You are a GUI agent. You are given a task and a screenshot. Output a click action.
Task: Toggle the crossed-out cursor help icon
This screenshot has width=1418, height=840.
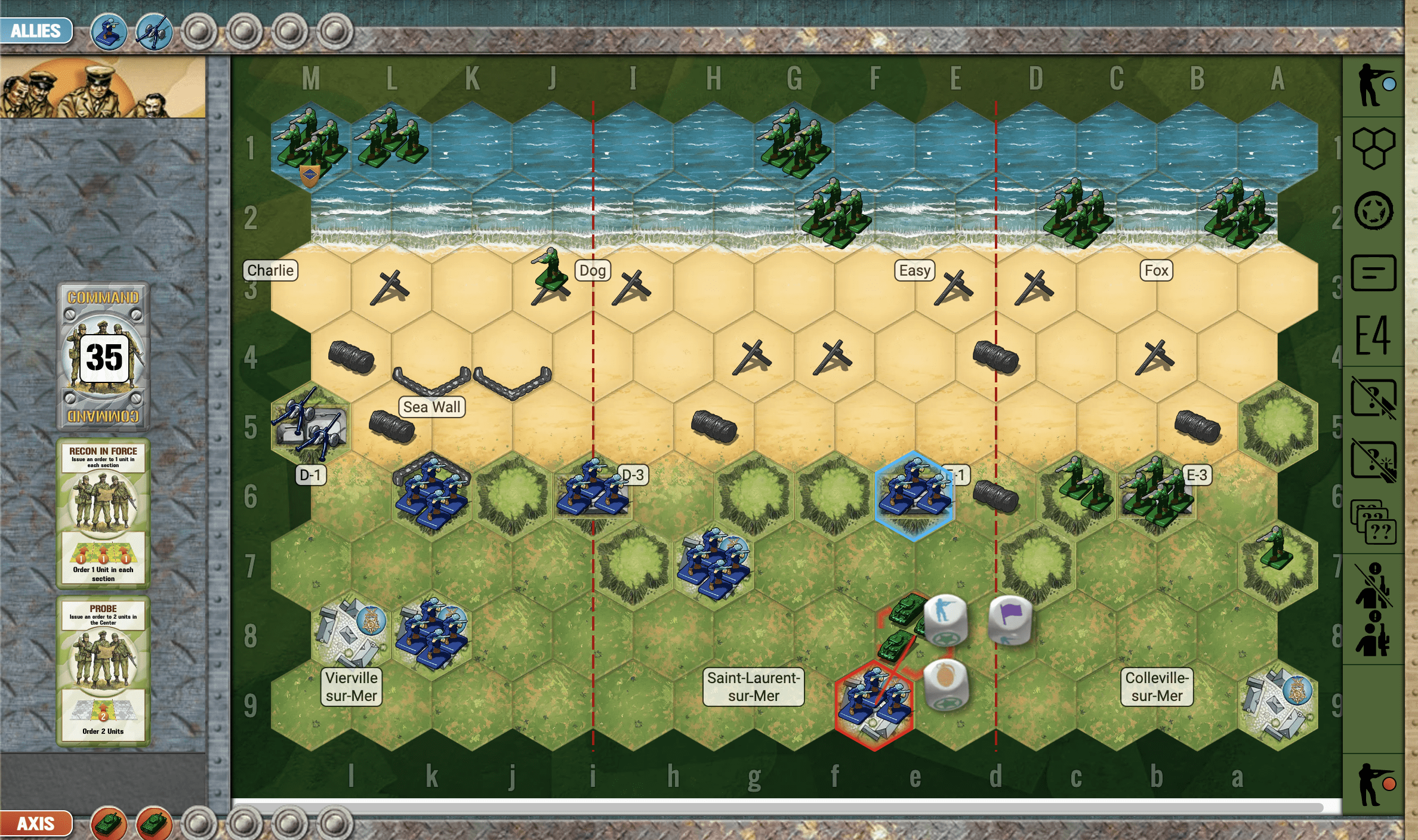coord(1373,398)
